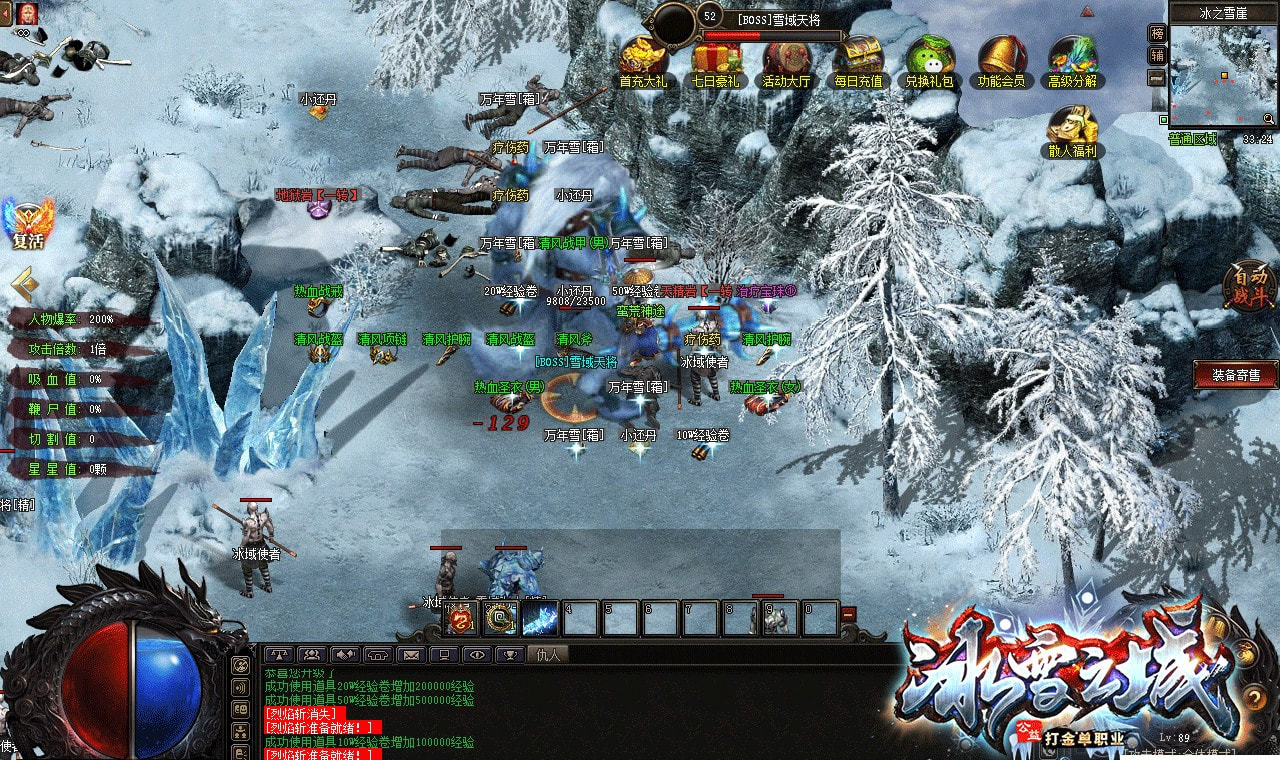The width and height of the screenshot is (1280, 760).
Task: Open the 七日豪礼 seven-day gift
Action: [x=715, y=60]
